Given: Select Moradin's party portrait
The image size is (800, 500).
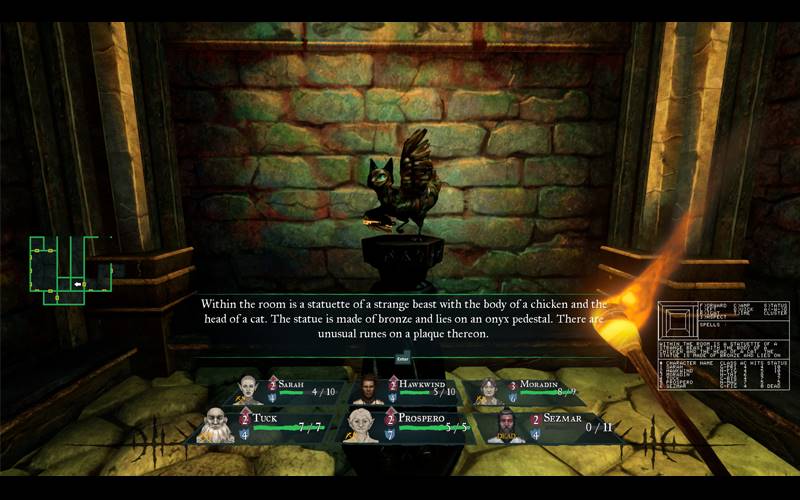Looking at the screenshot, I should 488,390.
